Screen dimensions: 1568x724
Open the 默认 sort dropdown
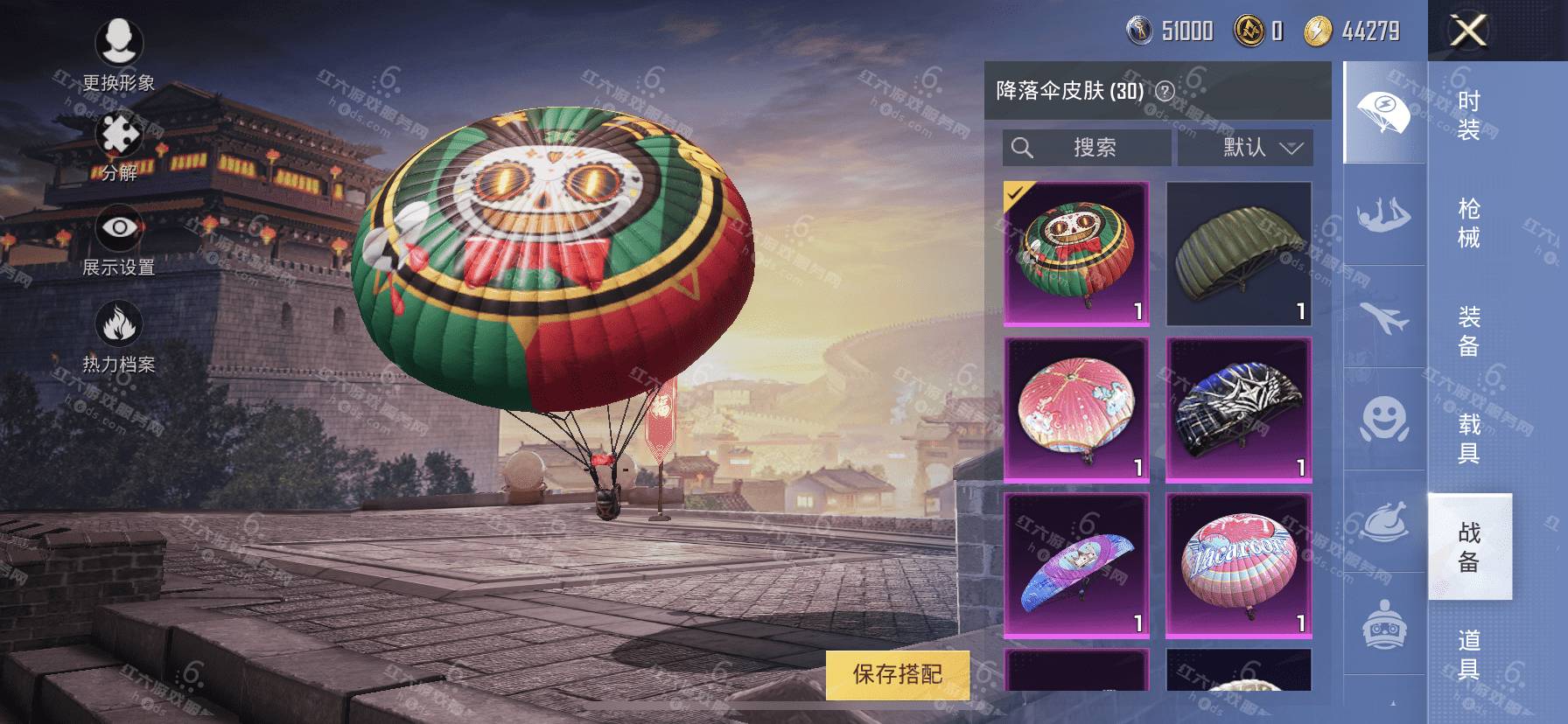[1245, 148]
